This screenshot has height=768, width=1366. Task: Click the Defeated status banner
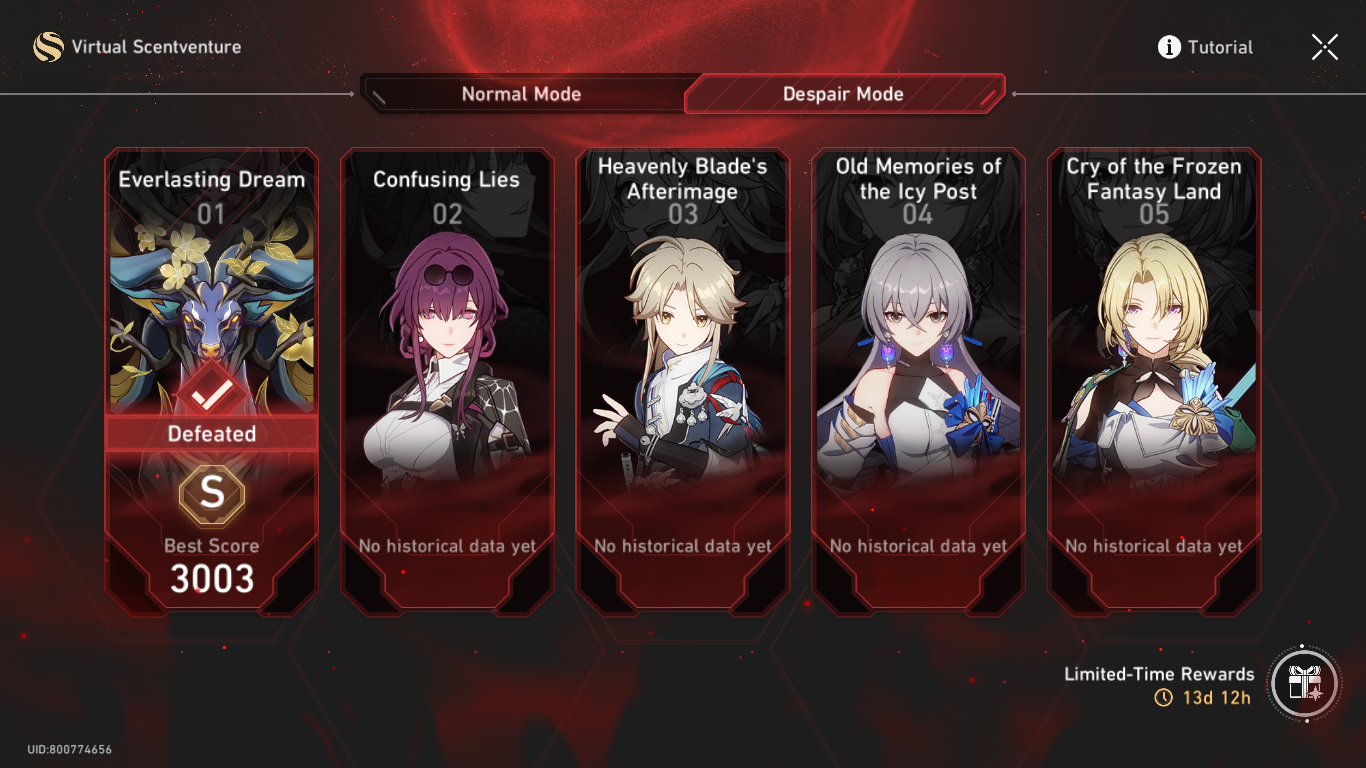click(x=211, y=433)
